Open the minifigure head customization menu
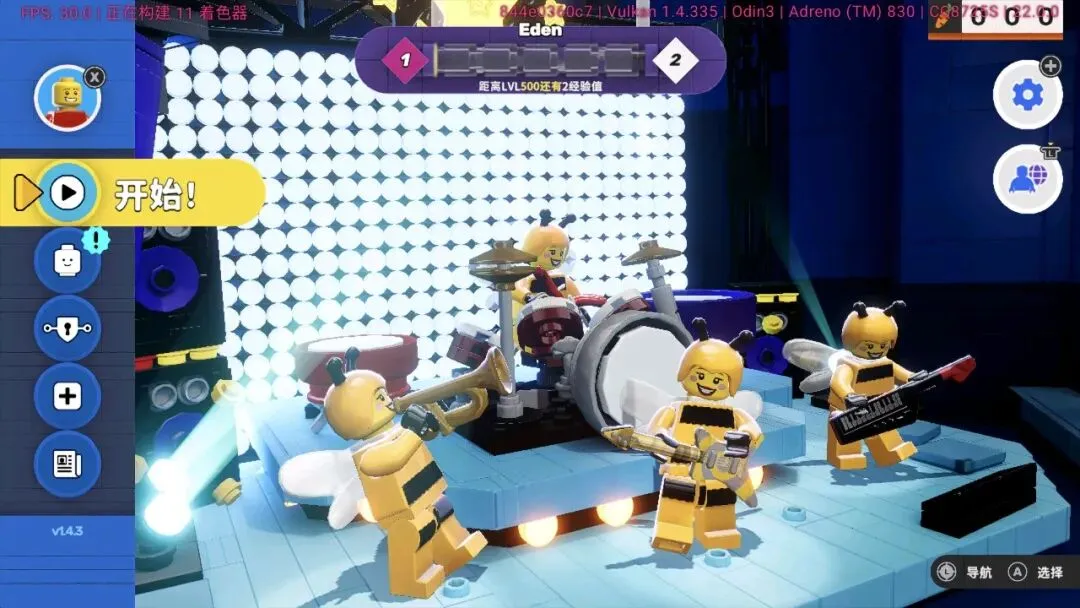This screenshot has width=1080, height=608. click(x=67, y=260)
